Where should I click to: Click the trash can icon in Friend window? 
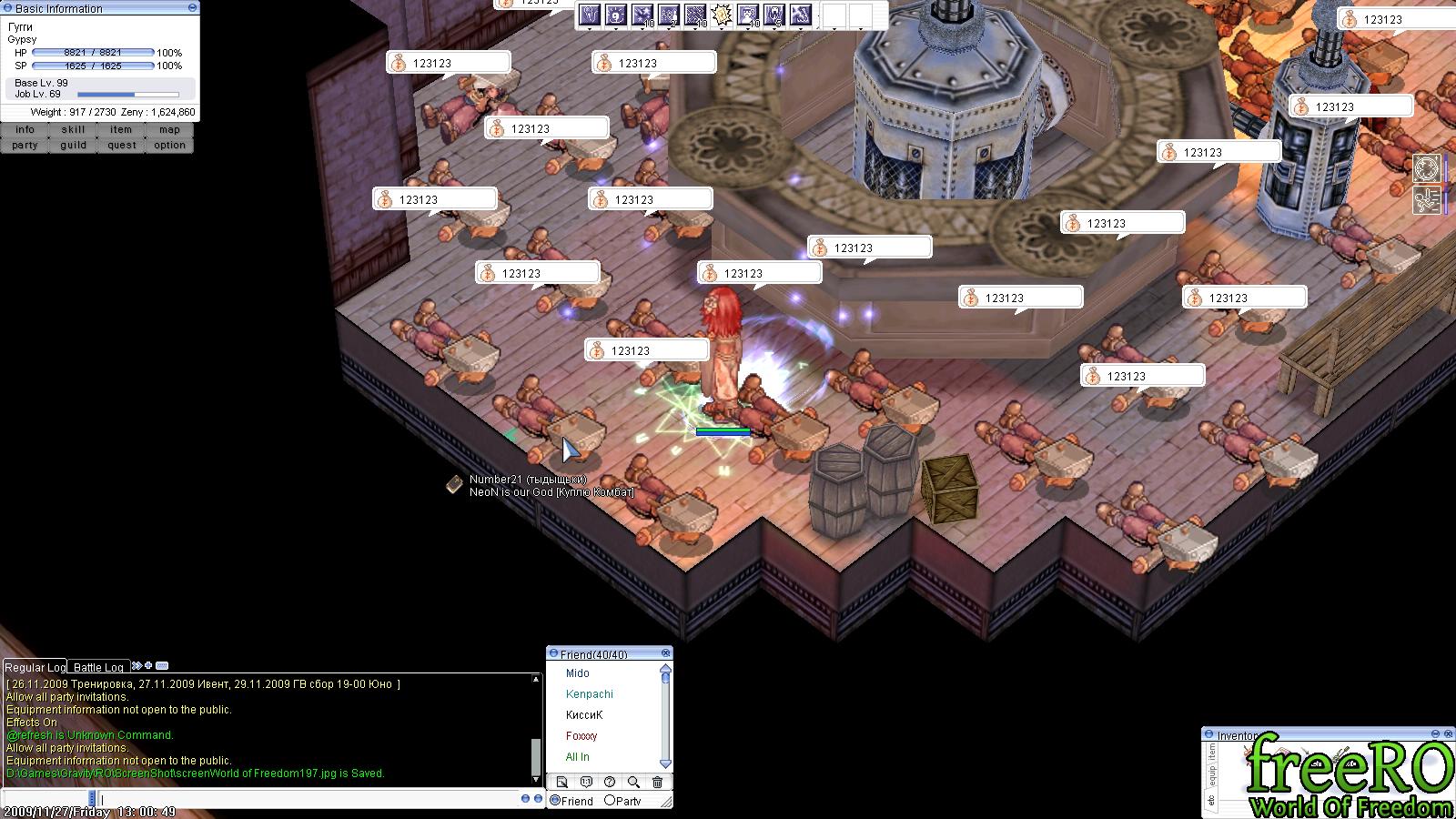pyautogui.click(x=657, y=782)
